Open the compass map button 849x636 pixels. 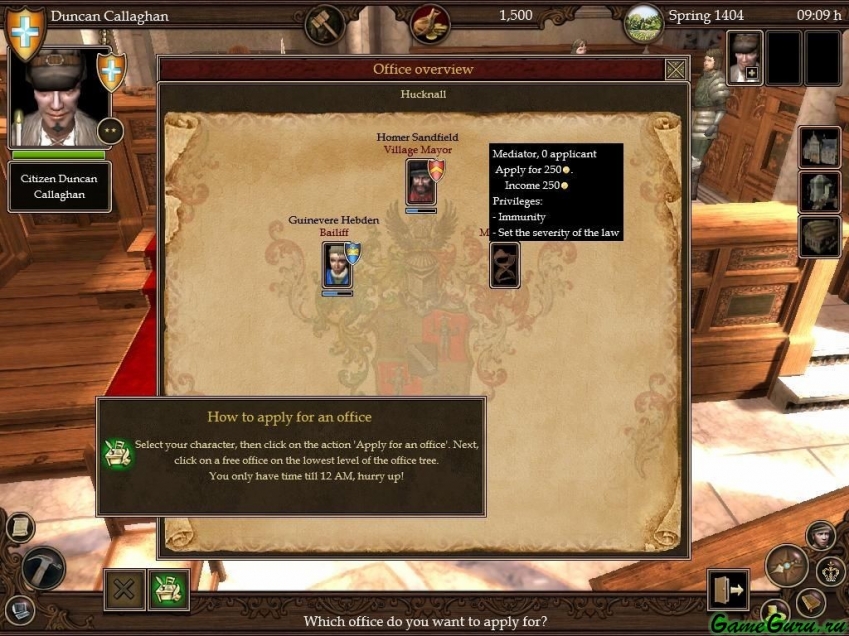click(786, 566)
